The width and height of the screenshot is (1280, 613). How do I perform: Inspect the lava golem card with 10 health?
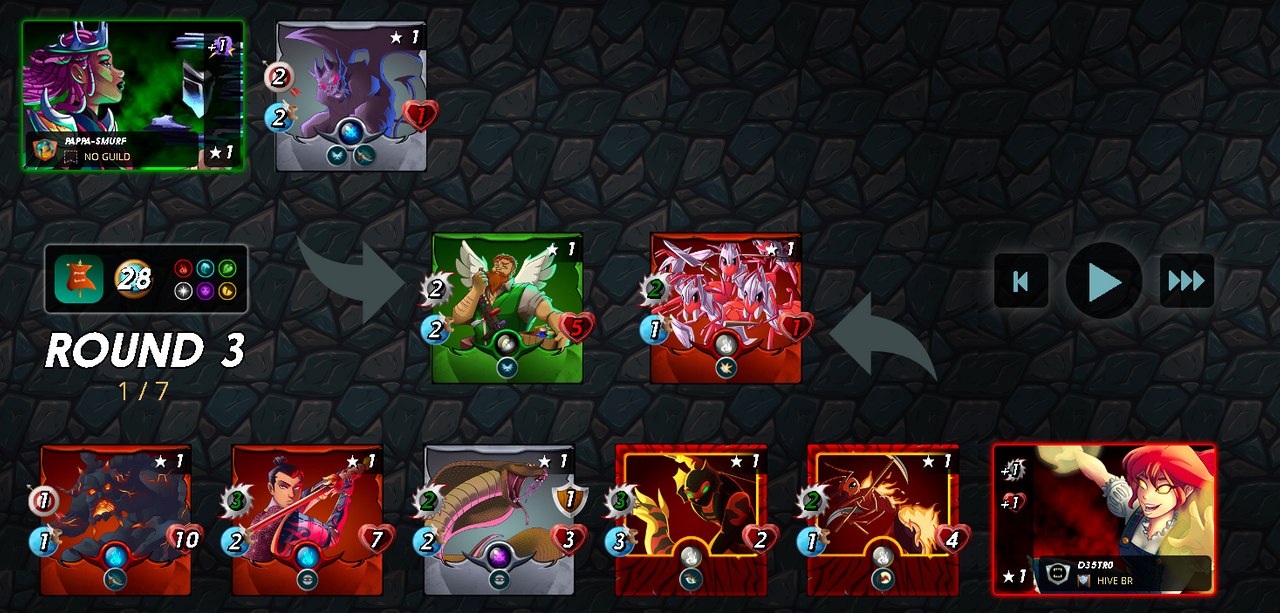[x=116, y=520]
